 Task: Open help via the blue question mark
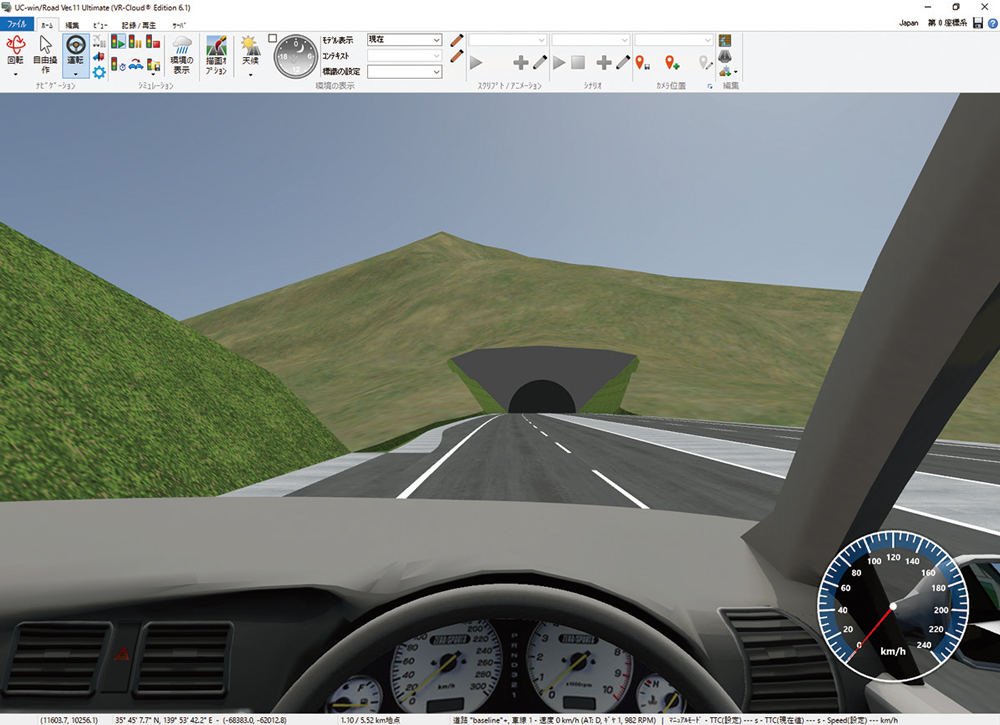coord(992,22)
